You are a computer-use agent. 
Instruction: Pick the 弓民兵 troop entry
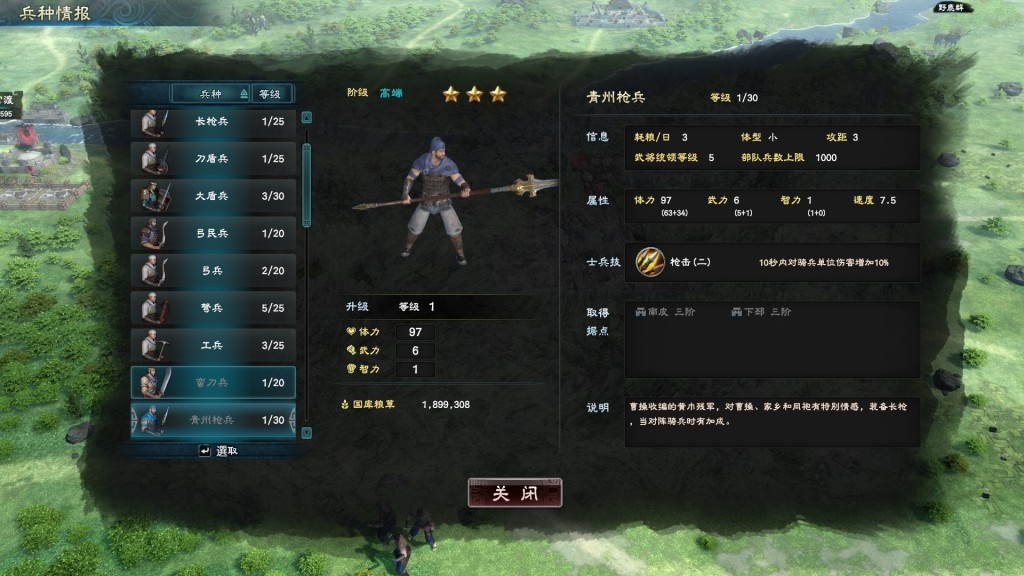[213, 233]
